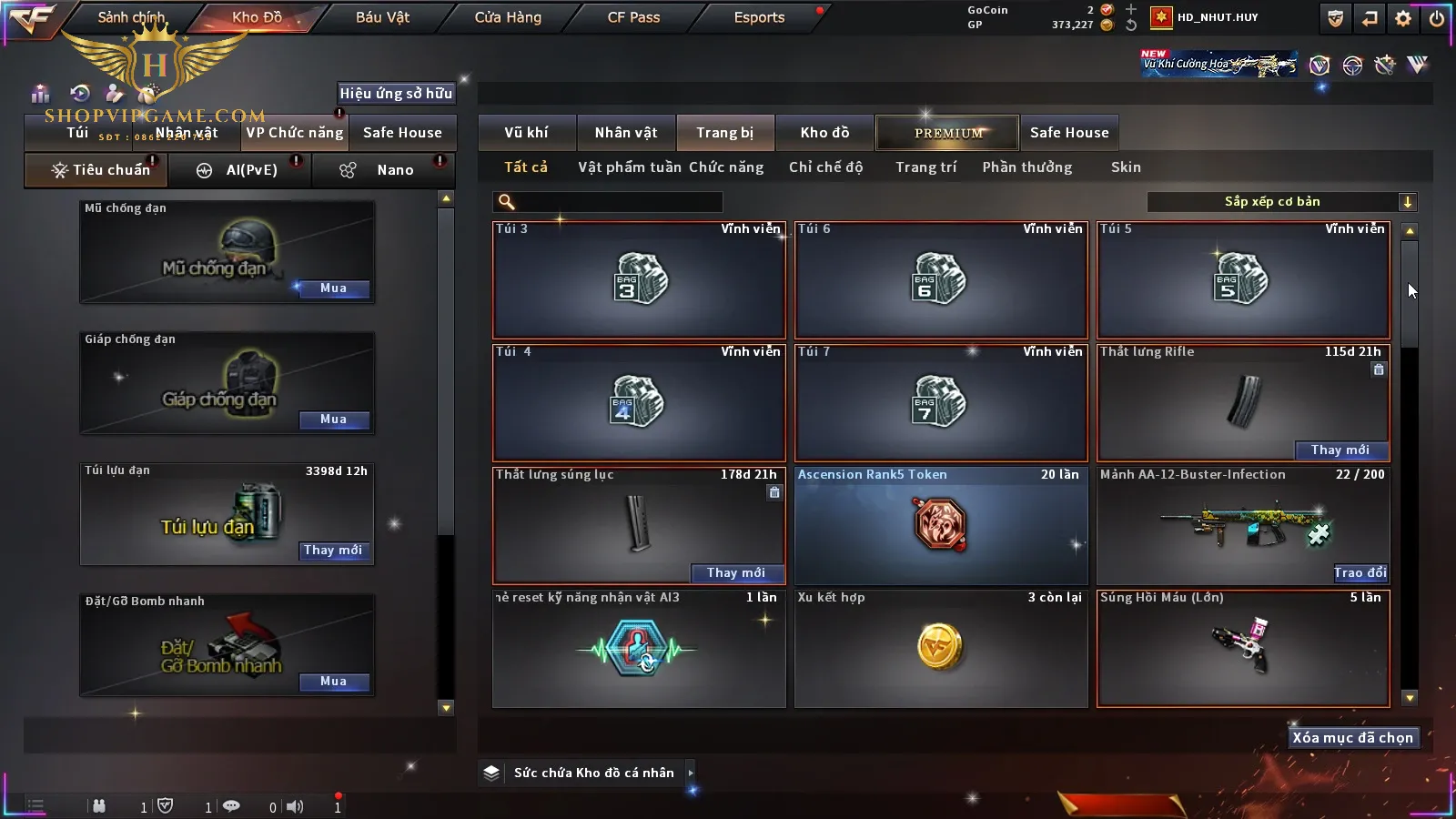Select the PREMIUM tab

click(x=947, y=133)
